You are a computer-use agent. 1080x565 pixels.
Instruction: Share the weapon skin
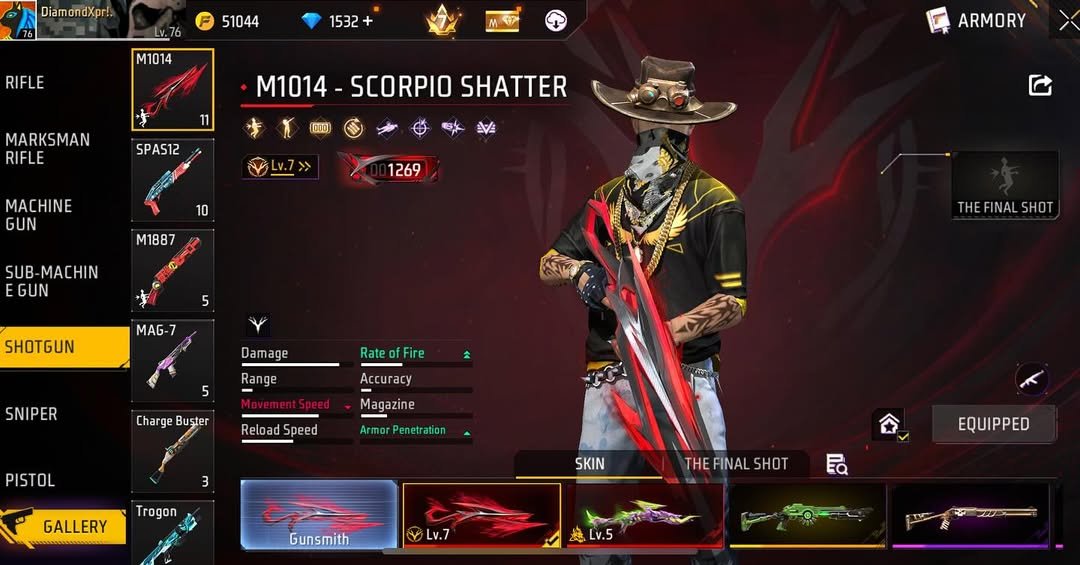pyautogui.click(x=1040, y=86)
